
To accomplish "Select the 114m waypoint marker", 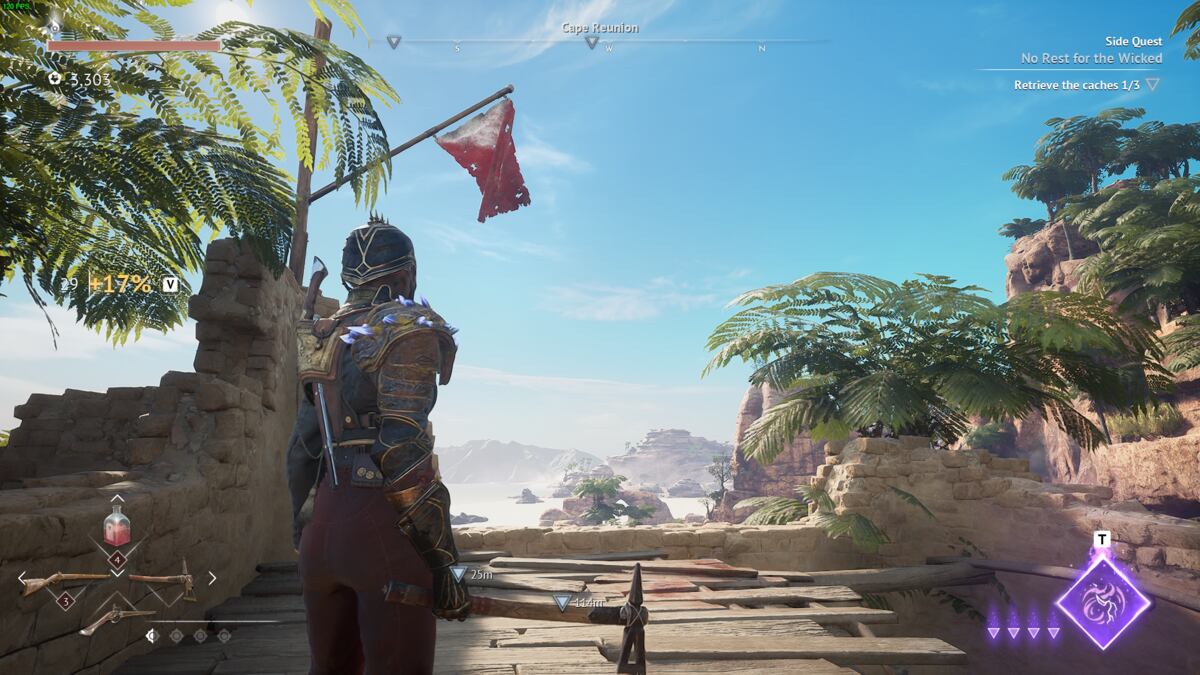I will (563, 602).
